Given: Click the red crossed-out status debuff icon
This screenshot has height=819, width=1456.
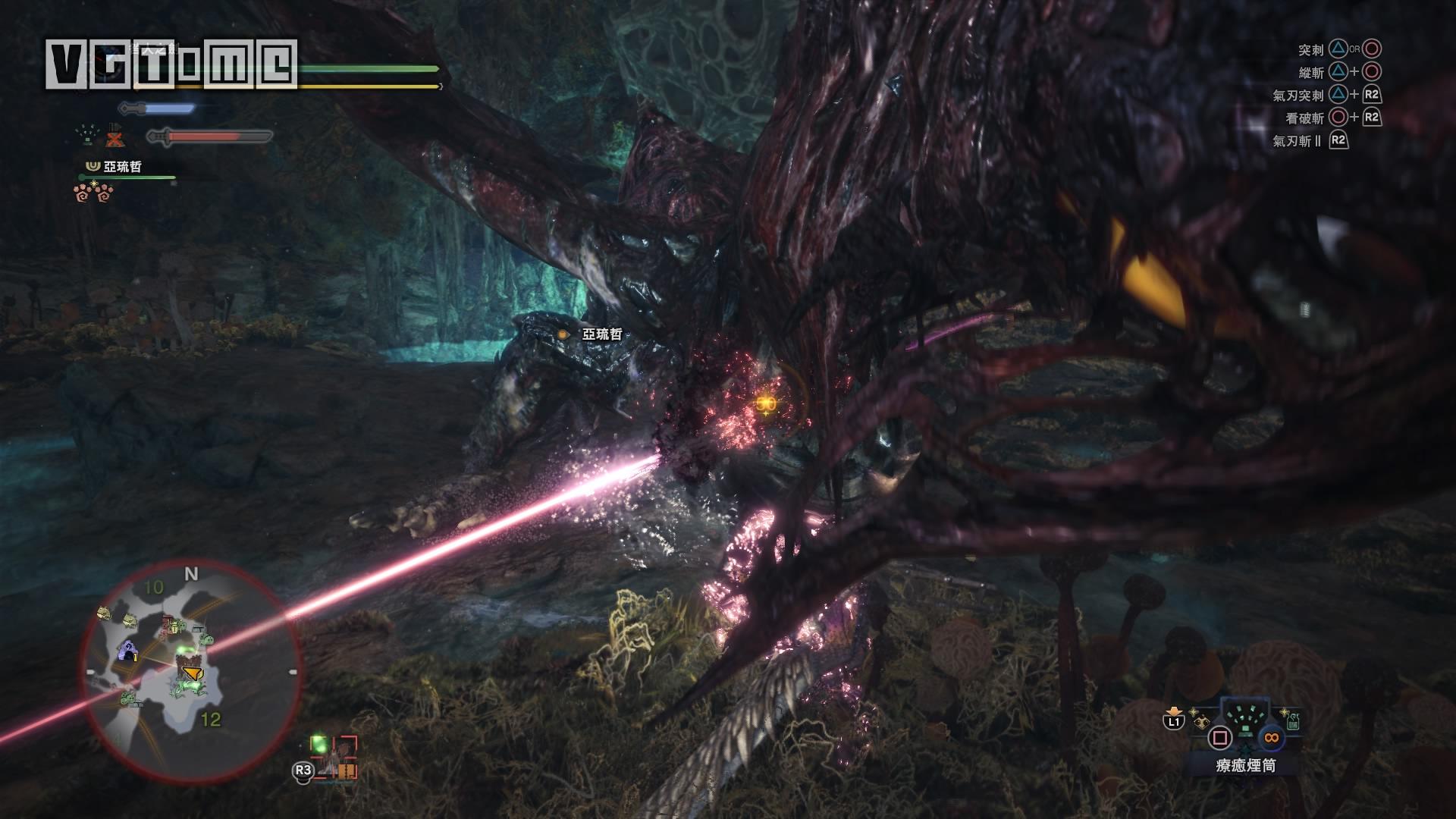Looking at the screenshot, I should tap(115, 136).
